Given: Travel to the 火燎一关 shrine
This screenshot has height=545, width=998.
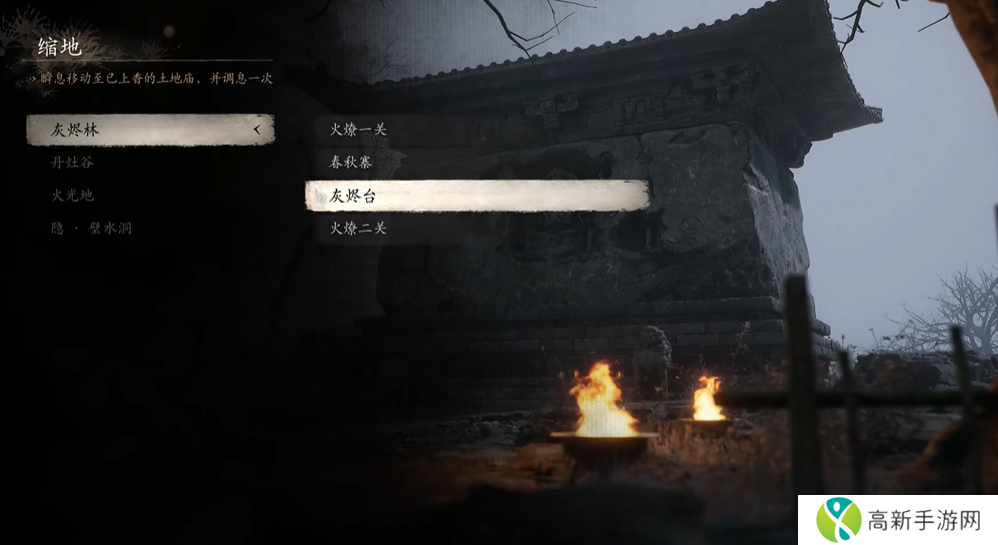Looking at the screenshot, I should (x=358, y=129).
